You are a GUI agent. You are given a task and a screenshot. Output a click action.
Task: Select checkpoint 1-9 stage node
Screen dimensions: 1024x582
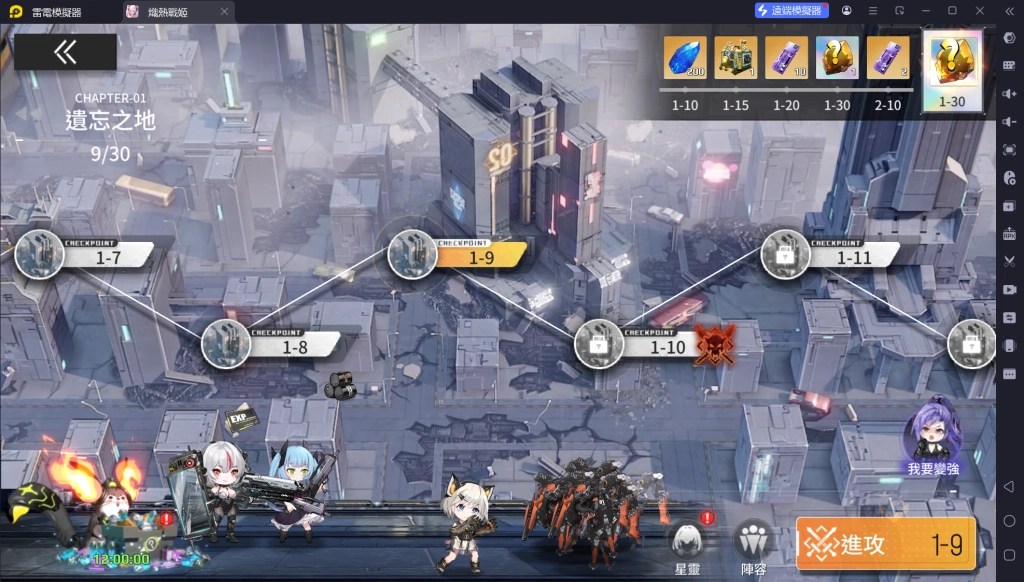point(412,255)
